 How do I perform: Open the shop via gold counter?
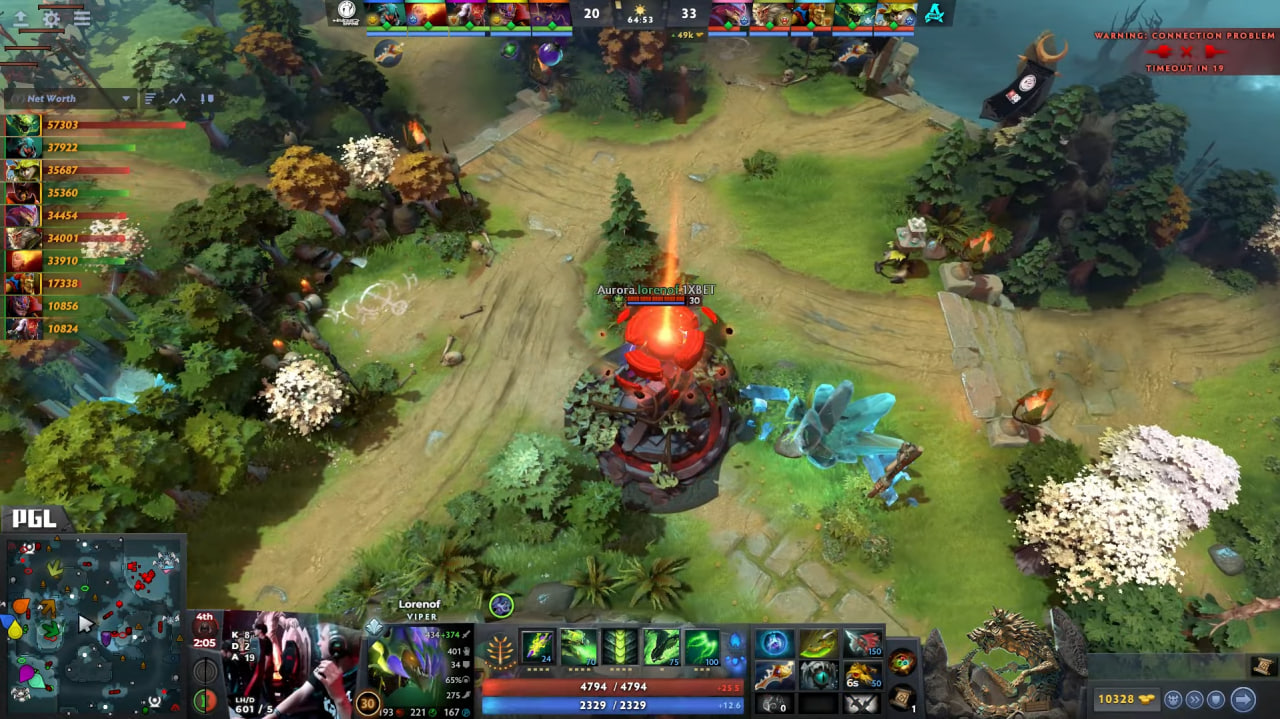tap(1120, 699)
